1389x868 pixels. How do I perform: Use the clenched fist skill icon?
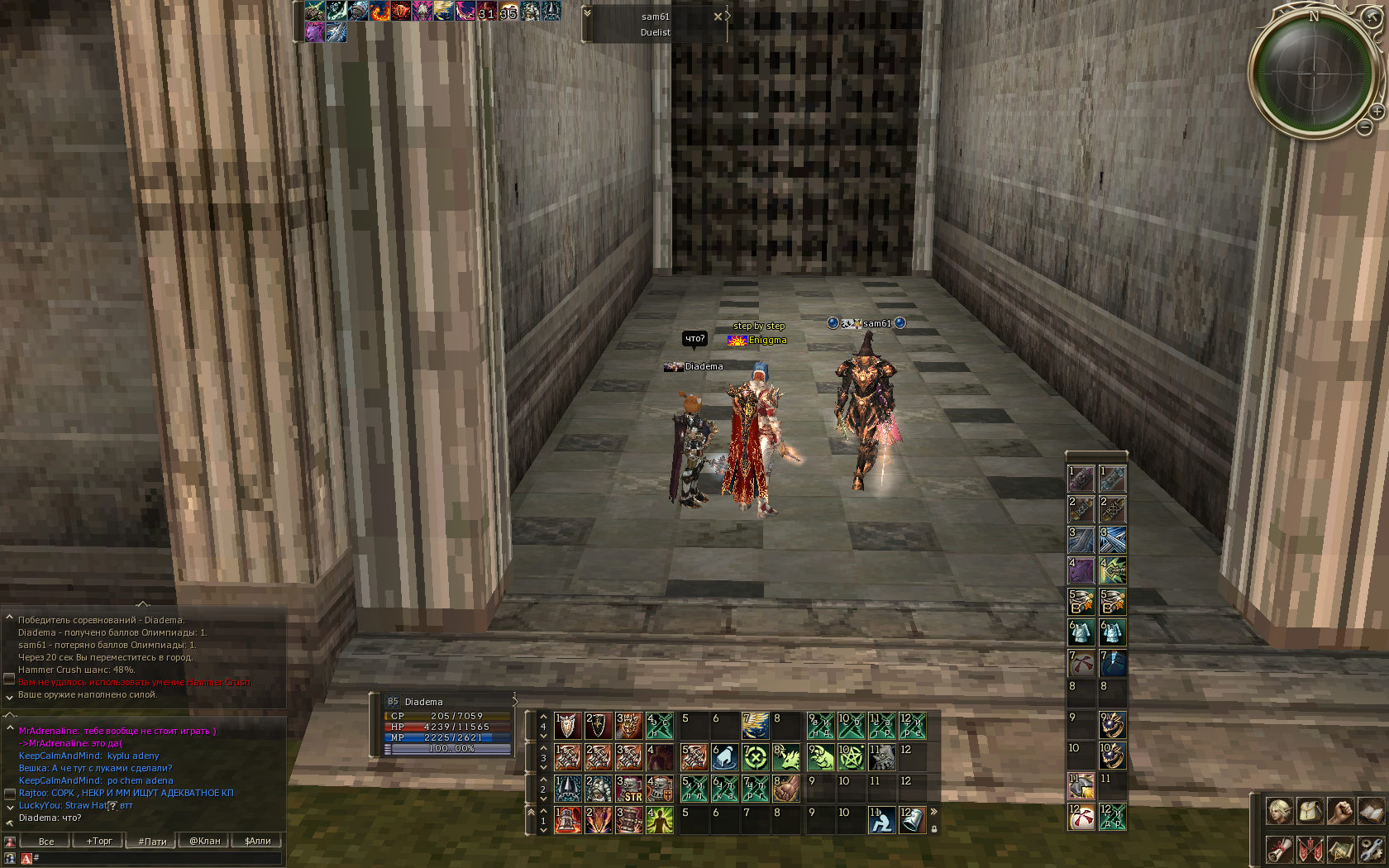[x=785, y=789]
